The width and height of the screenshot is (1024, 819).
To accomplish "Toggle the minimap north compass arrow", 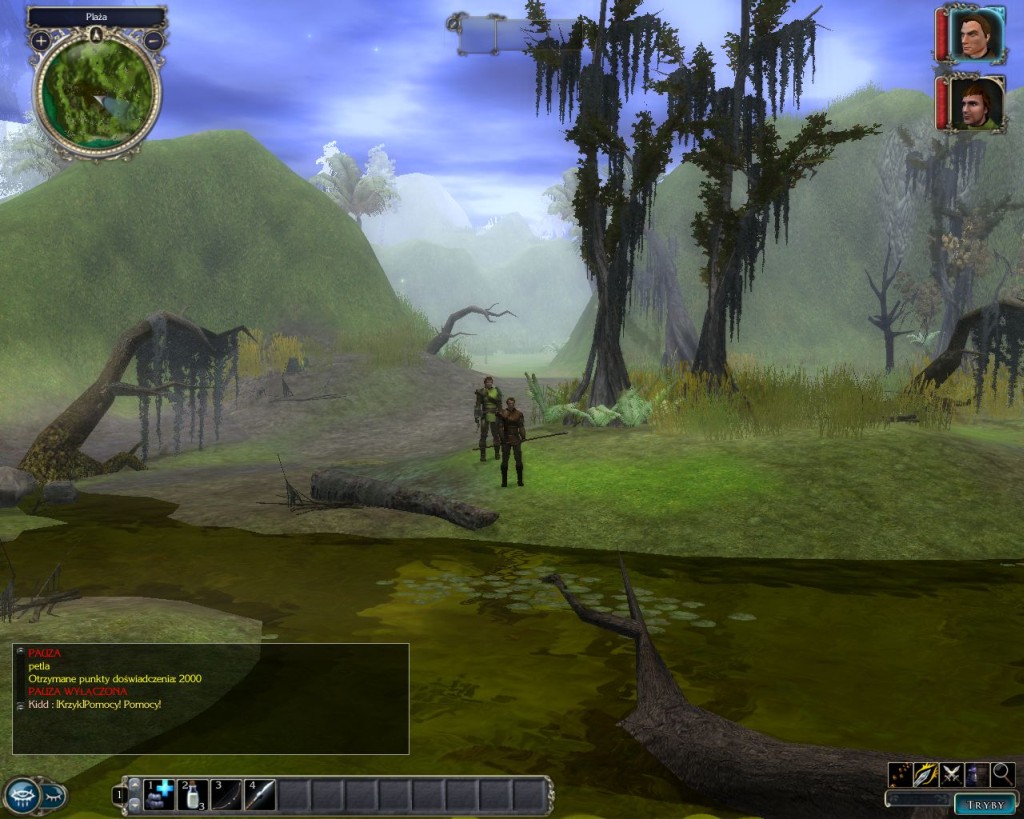I will tap(97, 34).
